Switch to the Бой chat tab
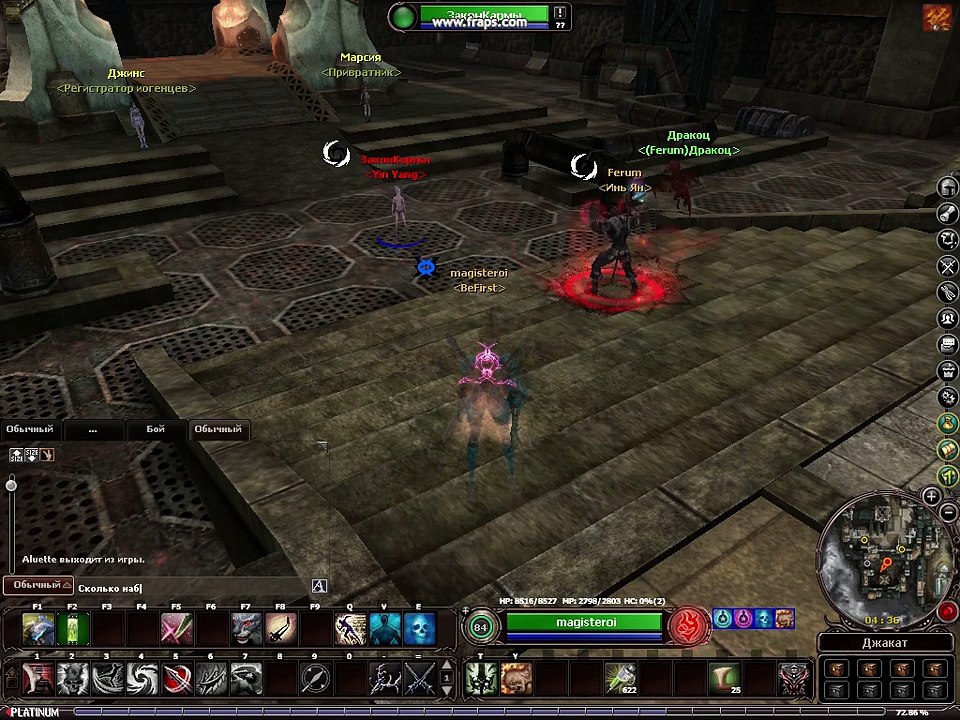This screenshot has width=960, height=720. point(155,429)
